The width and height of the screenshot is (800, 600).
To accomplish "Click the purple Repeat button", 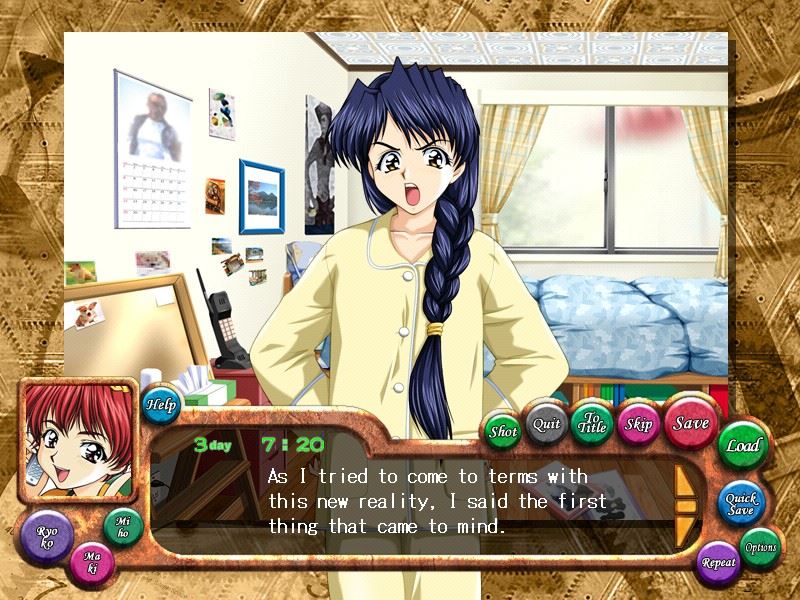I will pos(718,562).
